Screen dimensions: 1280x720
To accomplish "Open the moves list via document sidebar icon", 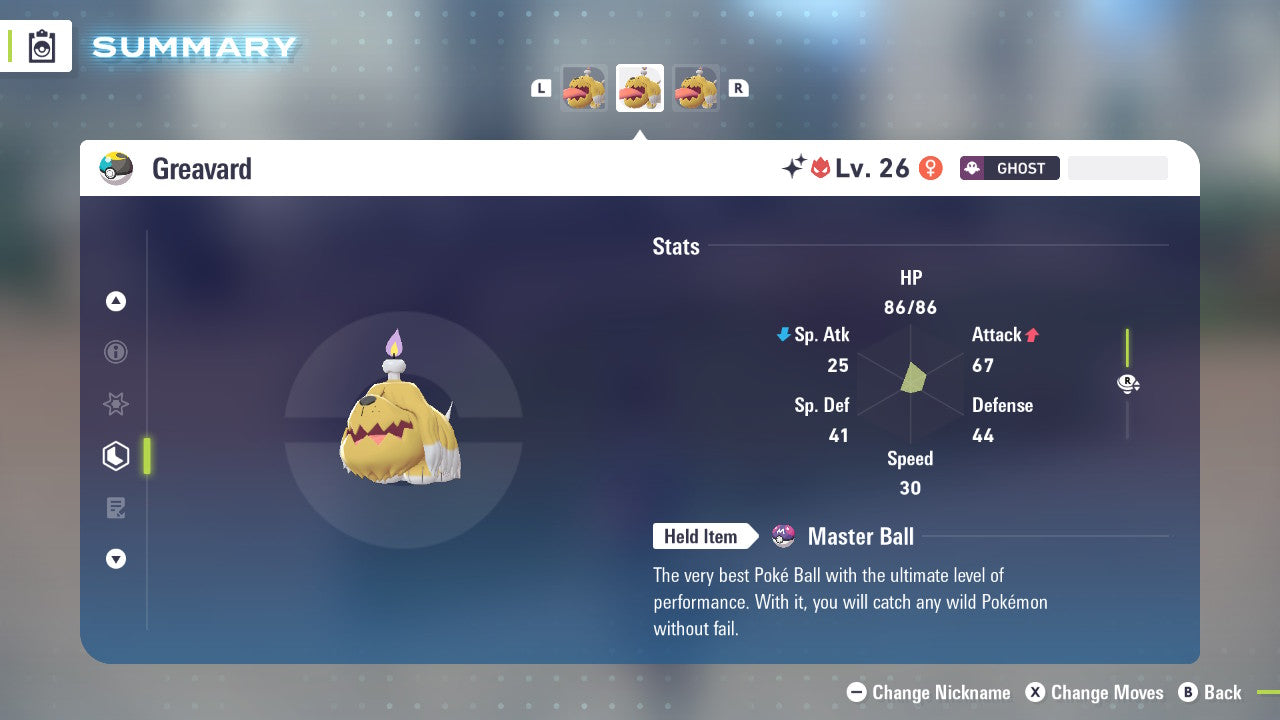I will (x=116, y=508).
